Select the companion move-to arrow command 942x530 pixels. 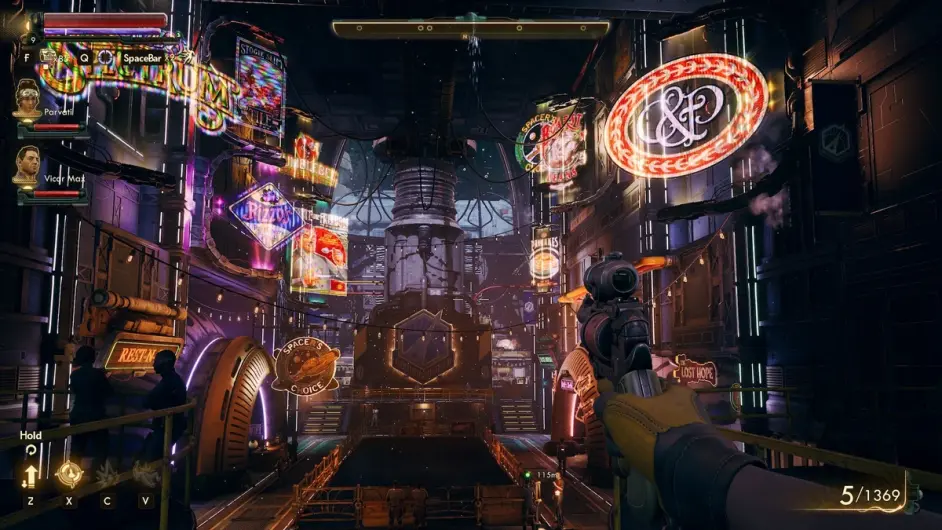[31, 475]
